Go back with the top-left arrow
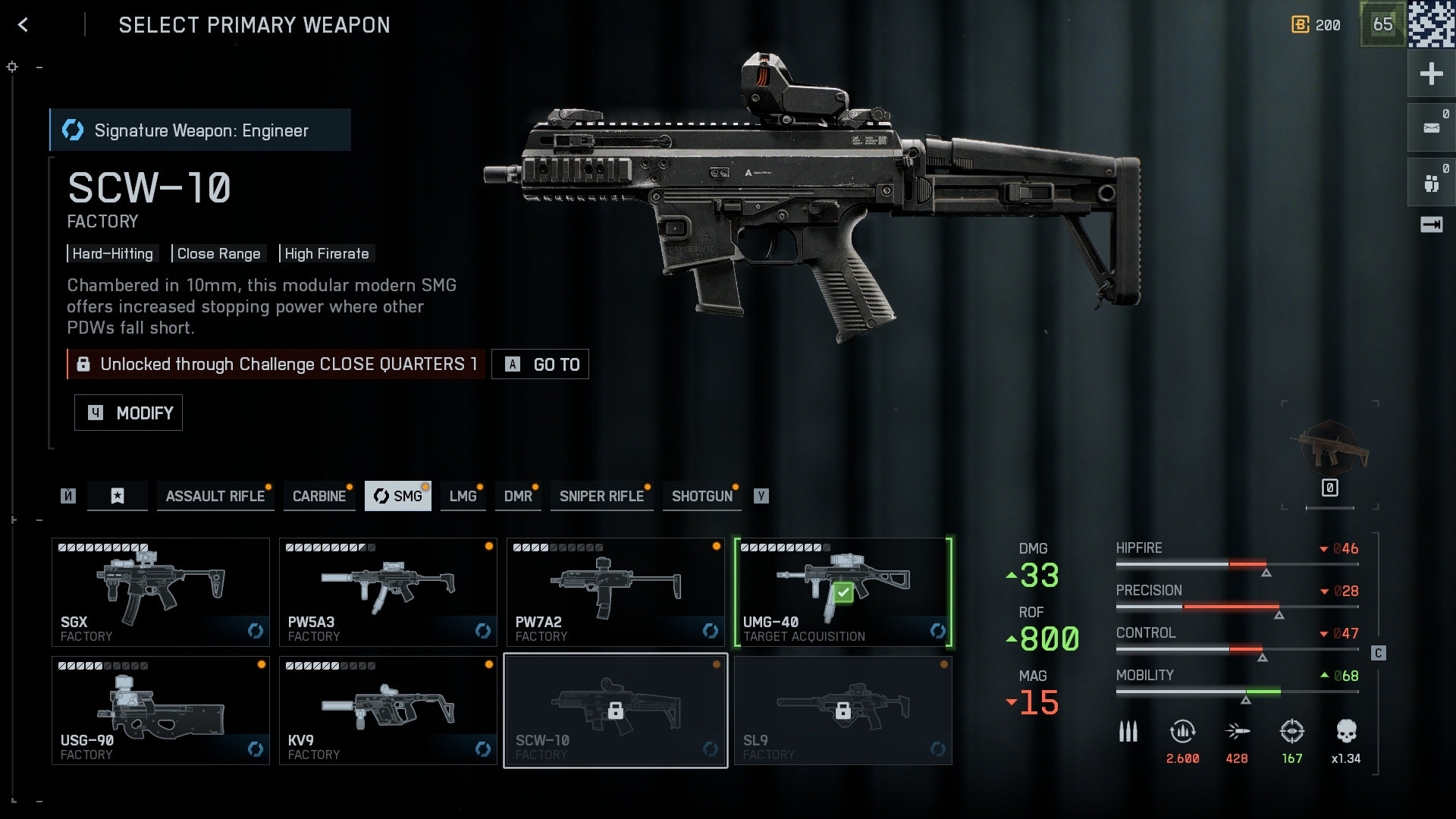 pyautogui.click(x=23, y=25)
